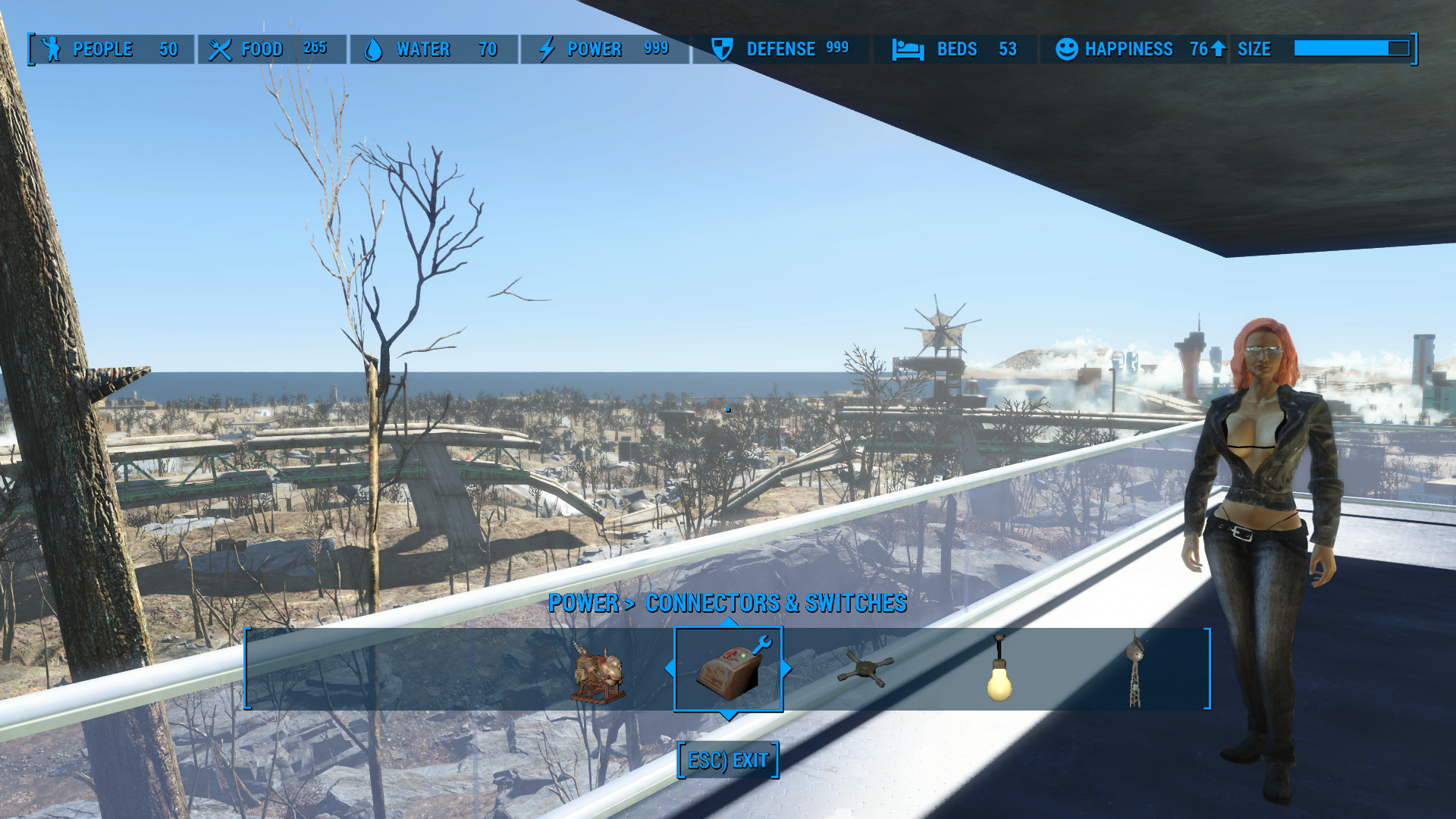Choose the radio tower icon
The height and width of the screenshot is (819, 1456).
coord(1134,670)
